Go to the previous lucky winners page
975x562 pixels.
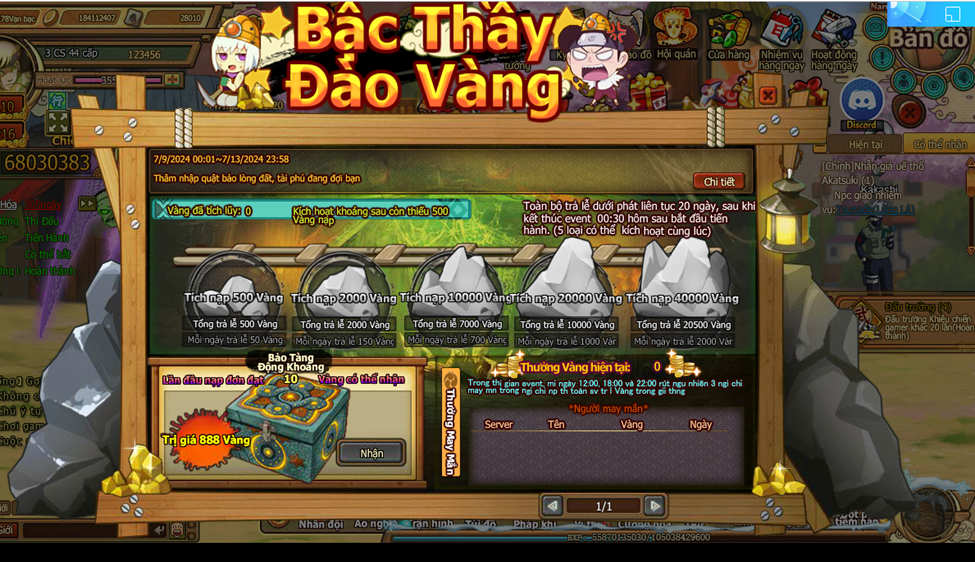point(551,506)
